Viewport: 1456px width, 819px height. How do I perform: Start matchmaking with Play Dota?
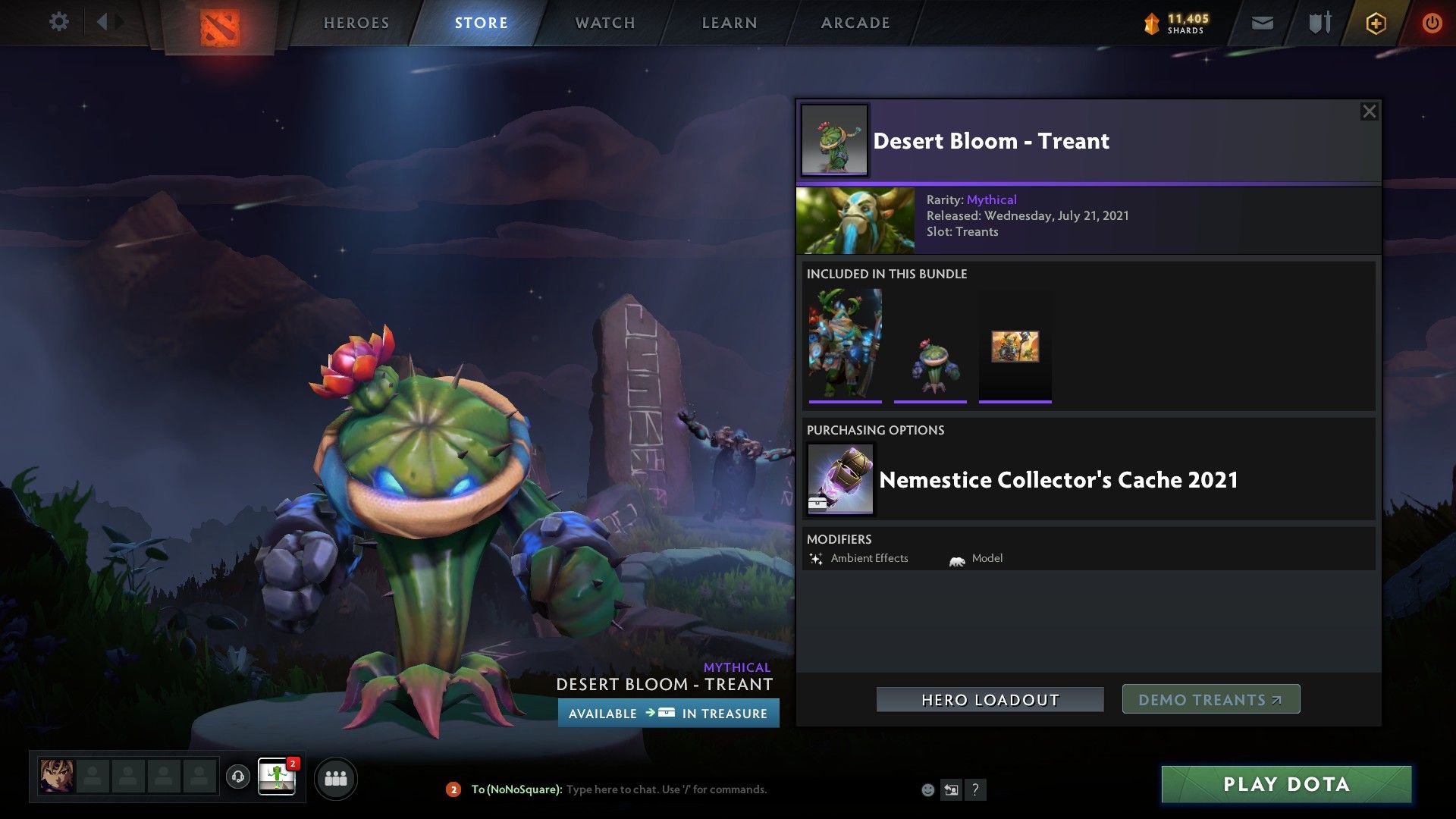pos(1286,784)
